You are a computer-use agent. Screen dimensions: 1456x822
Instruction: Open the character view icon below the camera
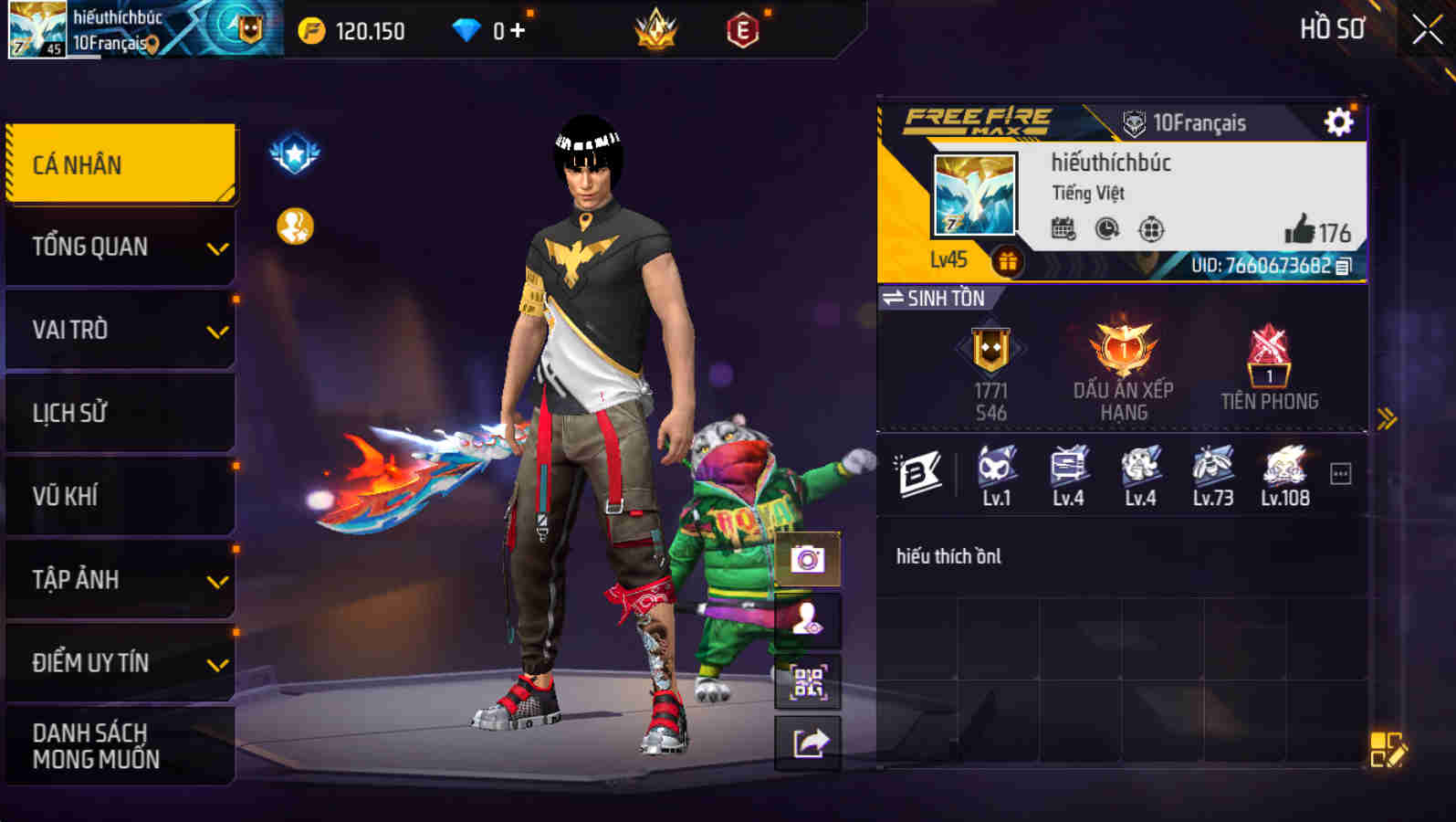tap(807, 618)
